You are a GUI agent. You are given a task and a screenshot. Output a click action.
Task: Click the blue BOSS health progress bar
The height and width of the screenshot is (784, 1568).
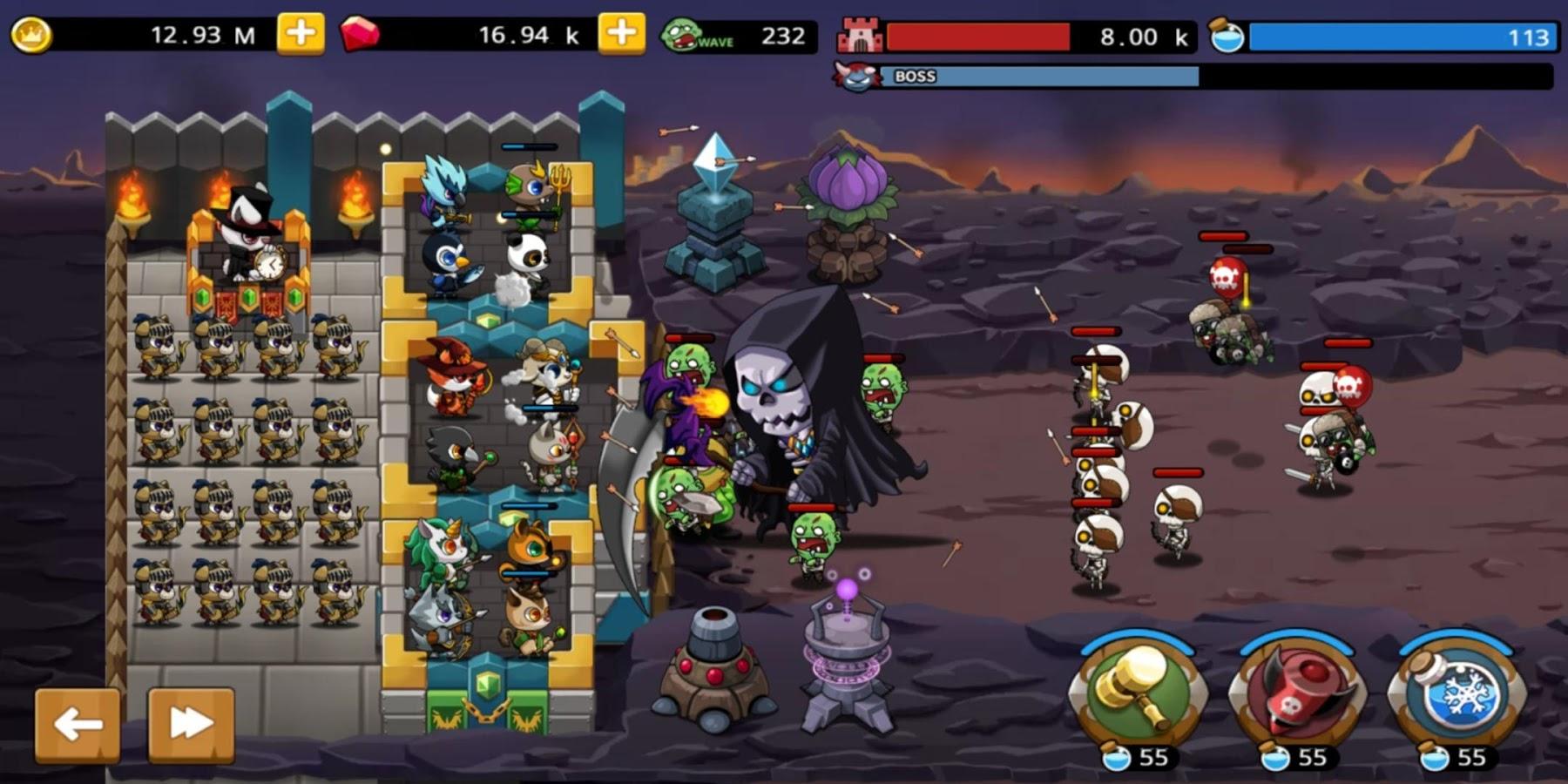(x=1037, y=78)
